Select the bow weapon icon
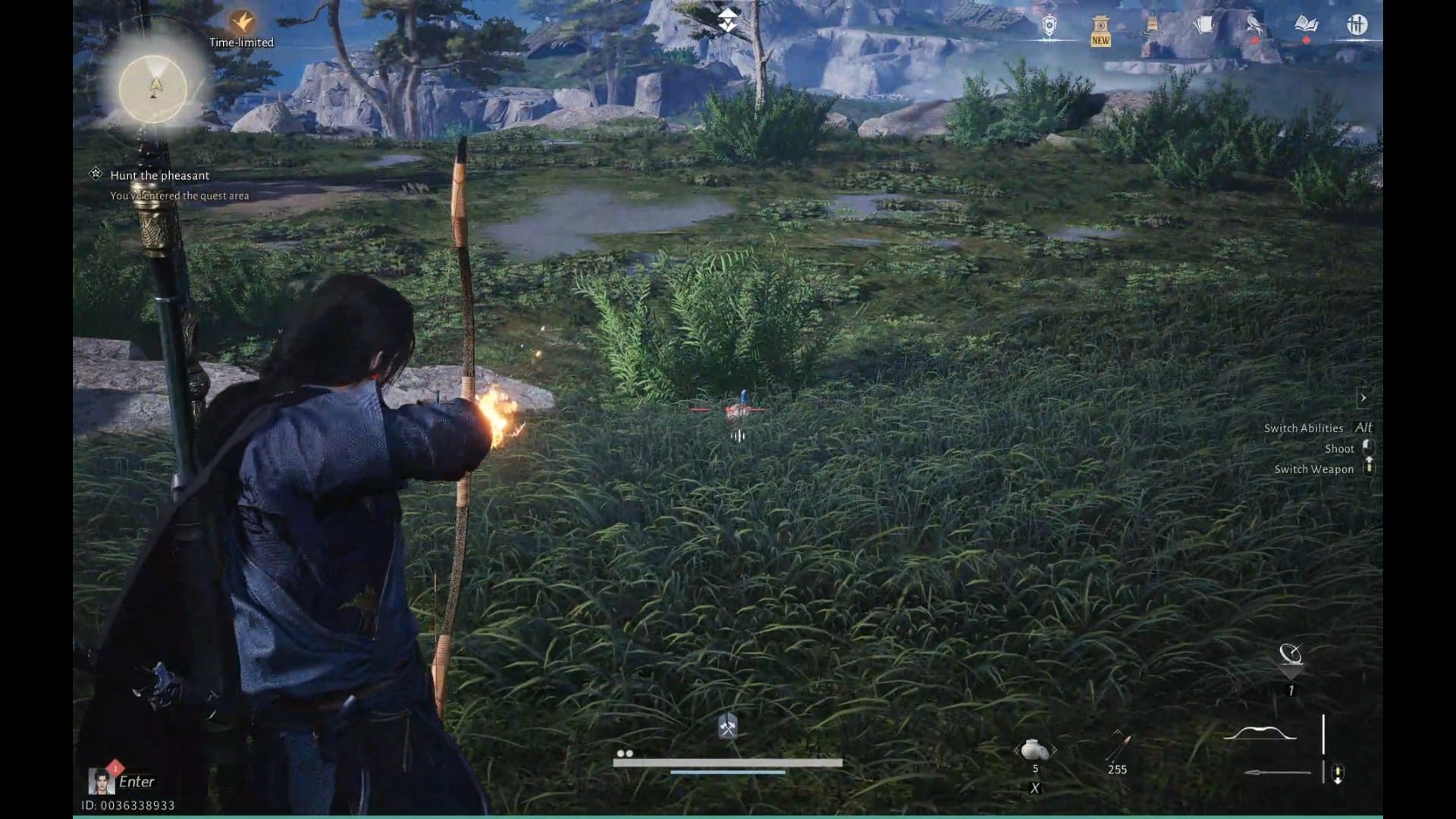 1260,734
